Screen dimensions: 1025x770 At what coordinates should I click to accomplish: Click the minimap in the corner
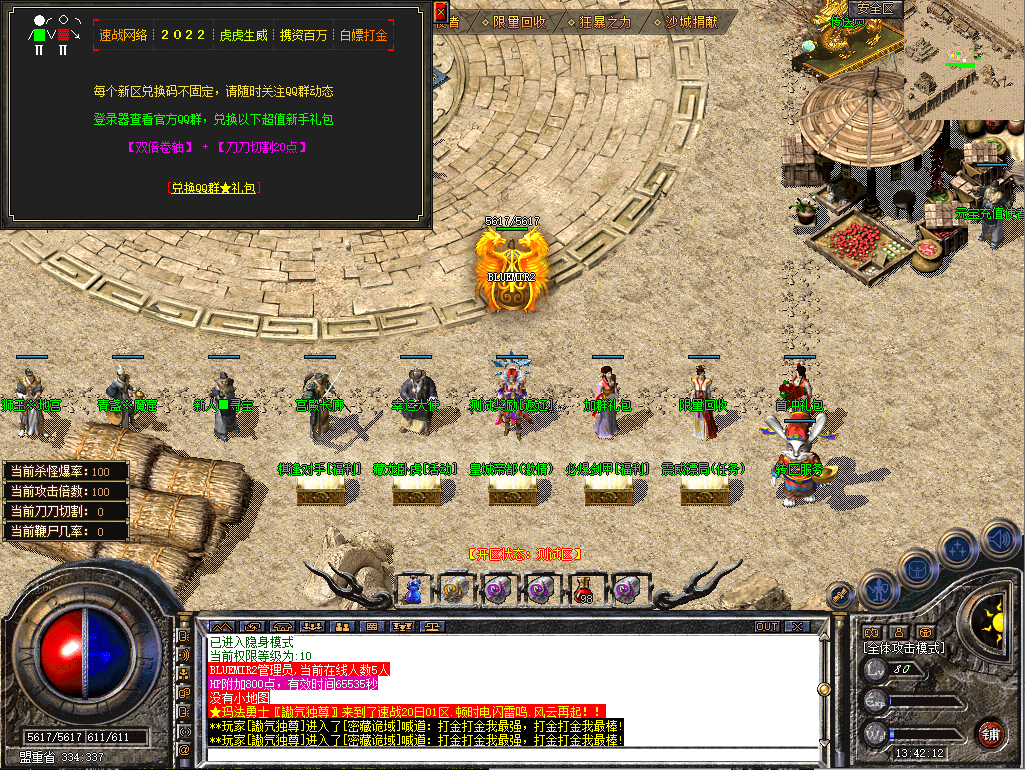point(917,58)
